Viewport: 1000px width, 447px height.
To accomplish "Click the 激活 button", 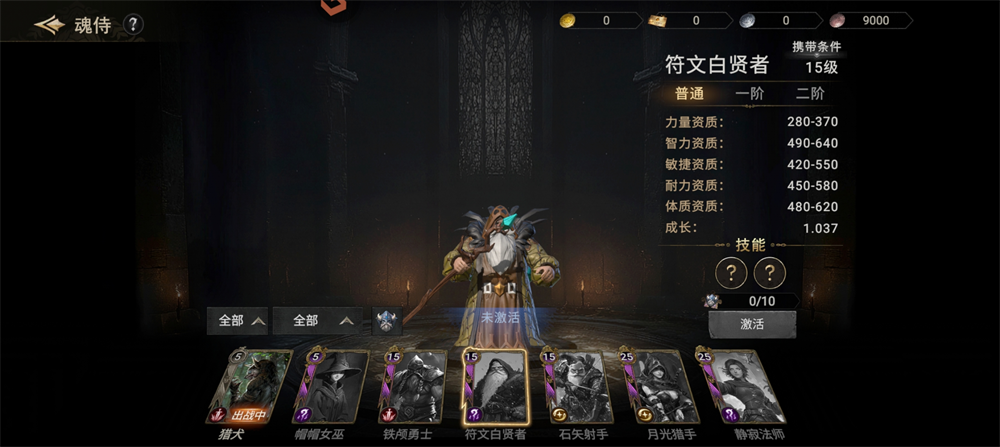I will point(752,325).
